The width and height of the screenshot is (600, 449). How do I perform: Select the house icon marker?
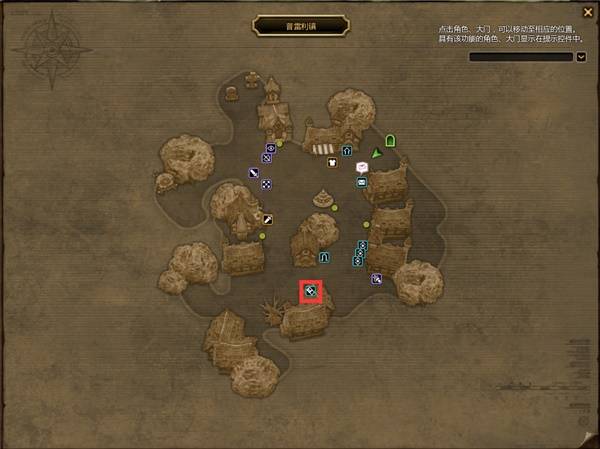[x=347, y=151]
